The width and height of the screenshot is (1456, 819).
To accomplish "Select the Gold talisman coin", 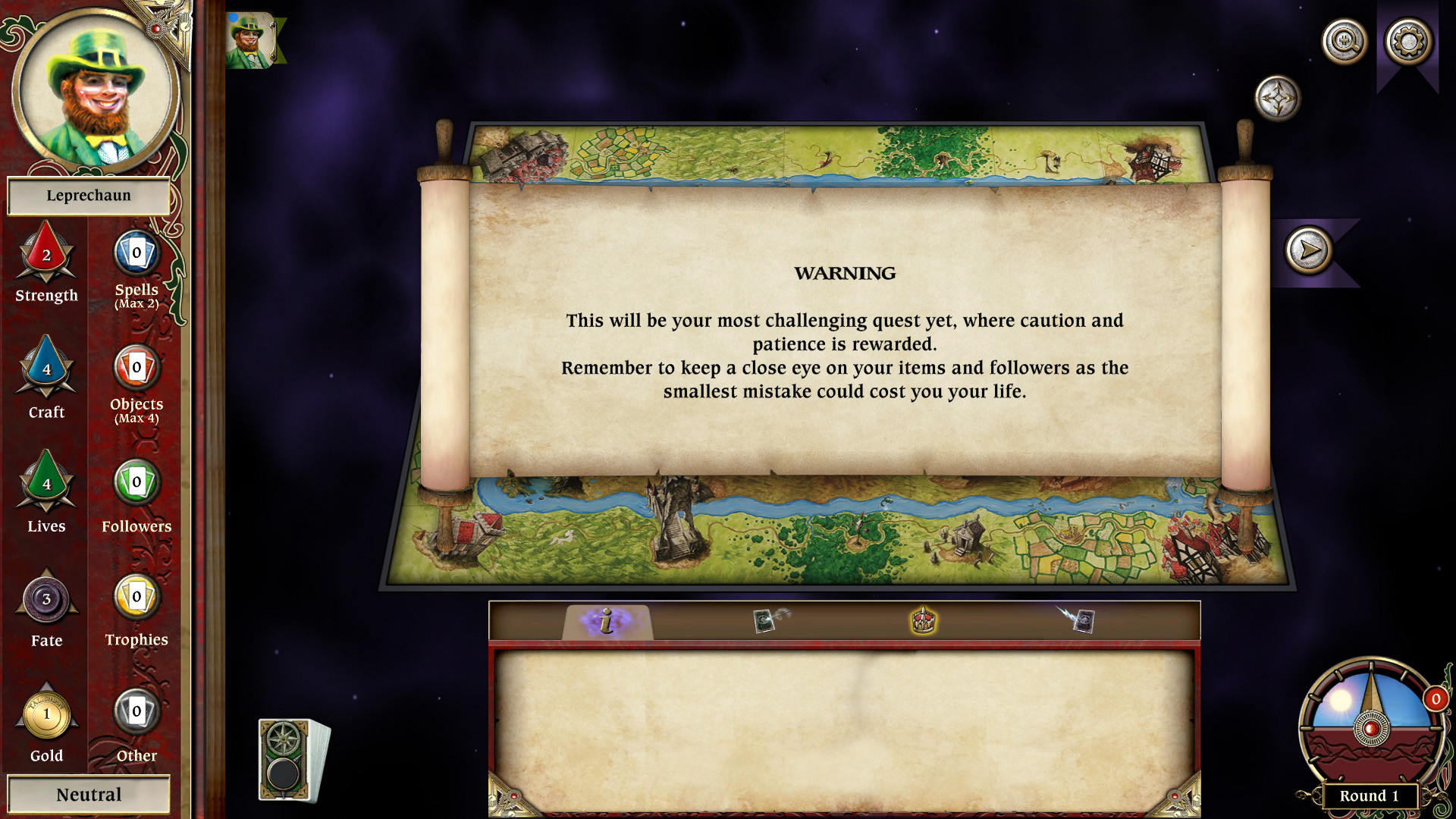I will [45, 713].
